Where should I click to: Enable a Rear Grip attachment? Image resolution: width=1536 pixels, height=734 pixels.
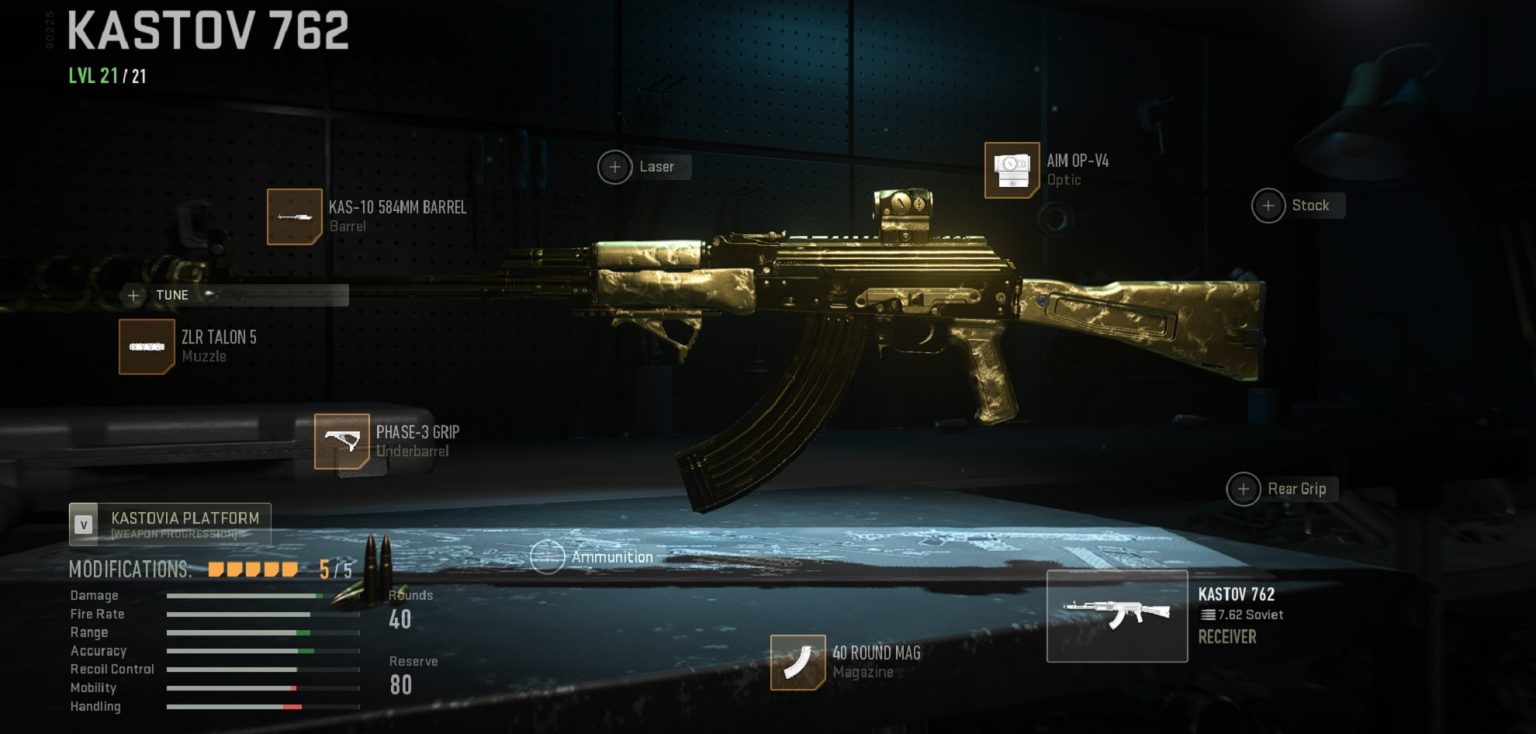(1243, 489)
